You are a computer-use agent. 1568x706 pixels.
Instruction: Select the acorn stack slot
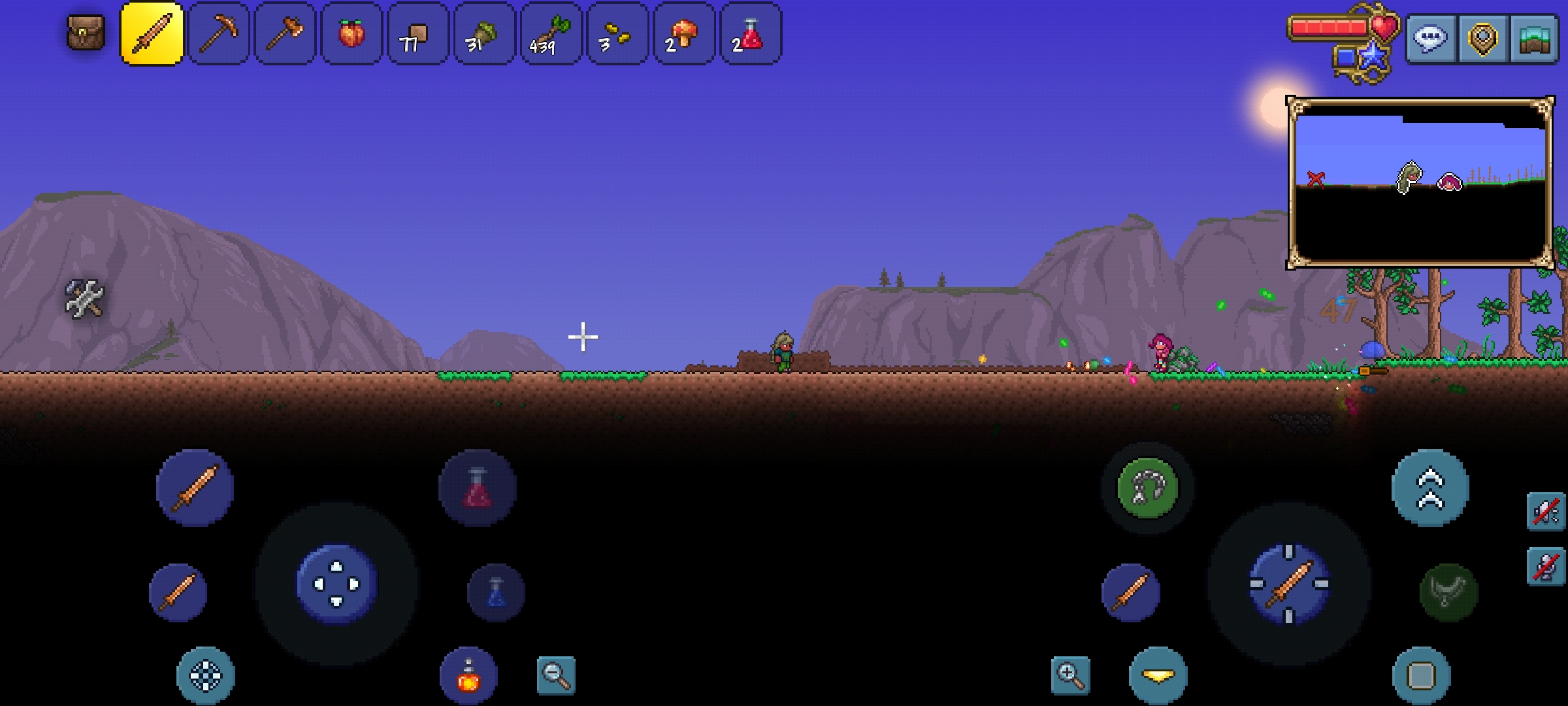coord(484,34)
